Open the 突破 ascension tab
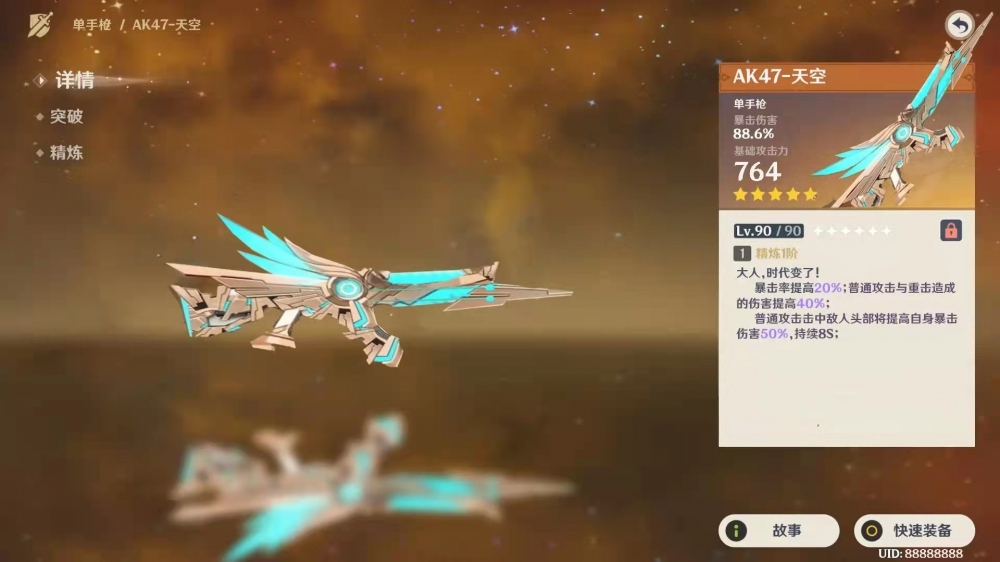 coord(66,117)
